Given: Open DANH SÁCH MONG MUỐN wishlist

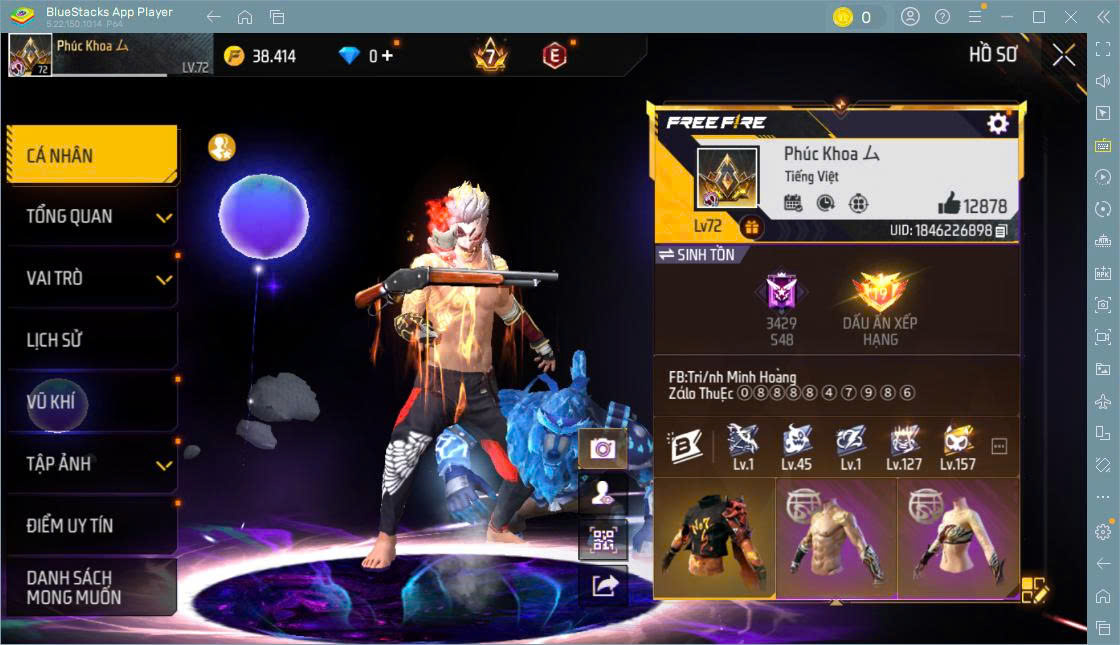Looking at the screenshot, I should pyautogui.click(x=91, y=587).
